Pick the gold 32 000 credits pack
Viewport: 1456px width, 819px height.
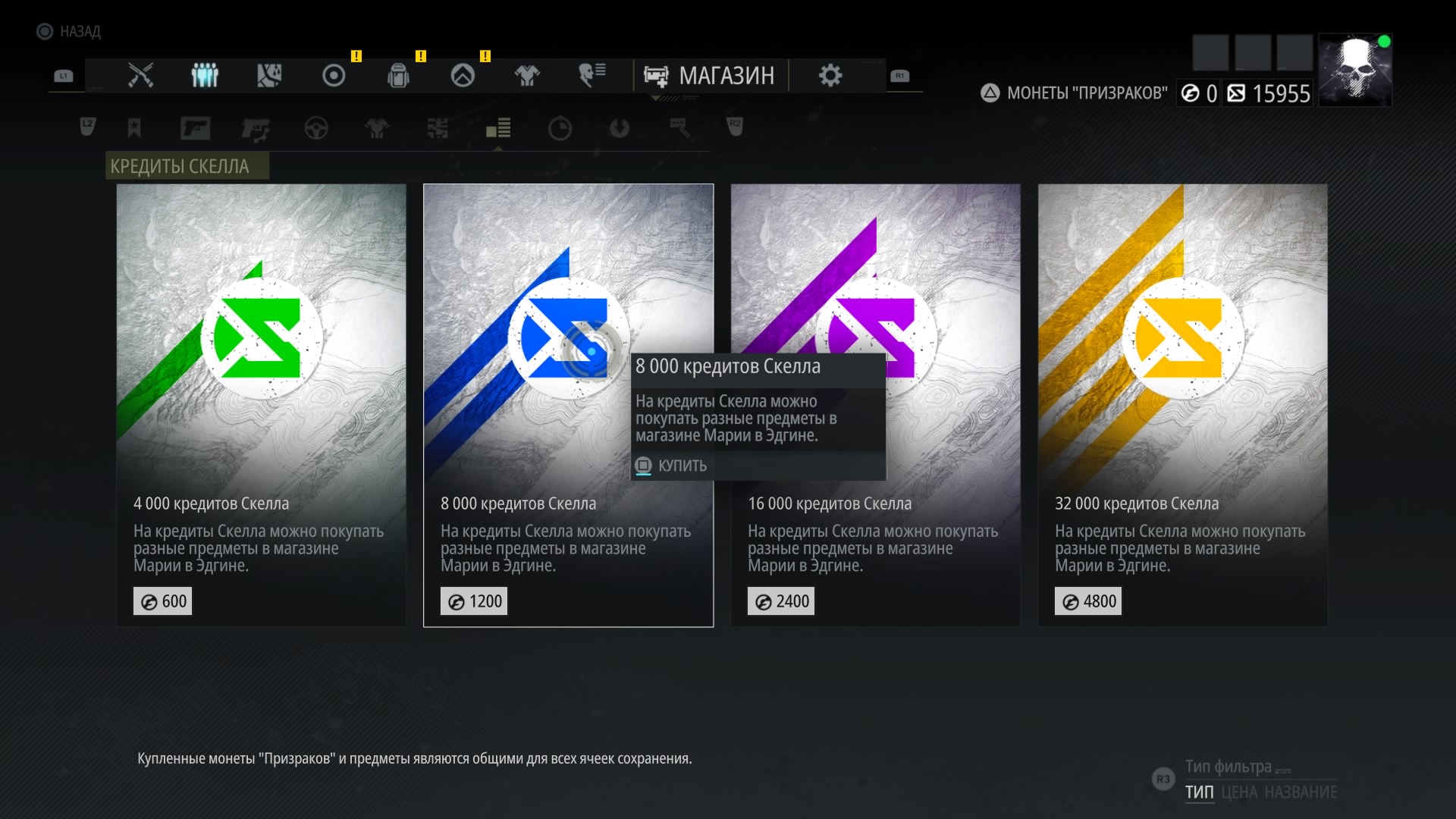pos(1182,405)
